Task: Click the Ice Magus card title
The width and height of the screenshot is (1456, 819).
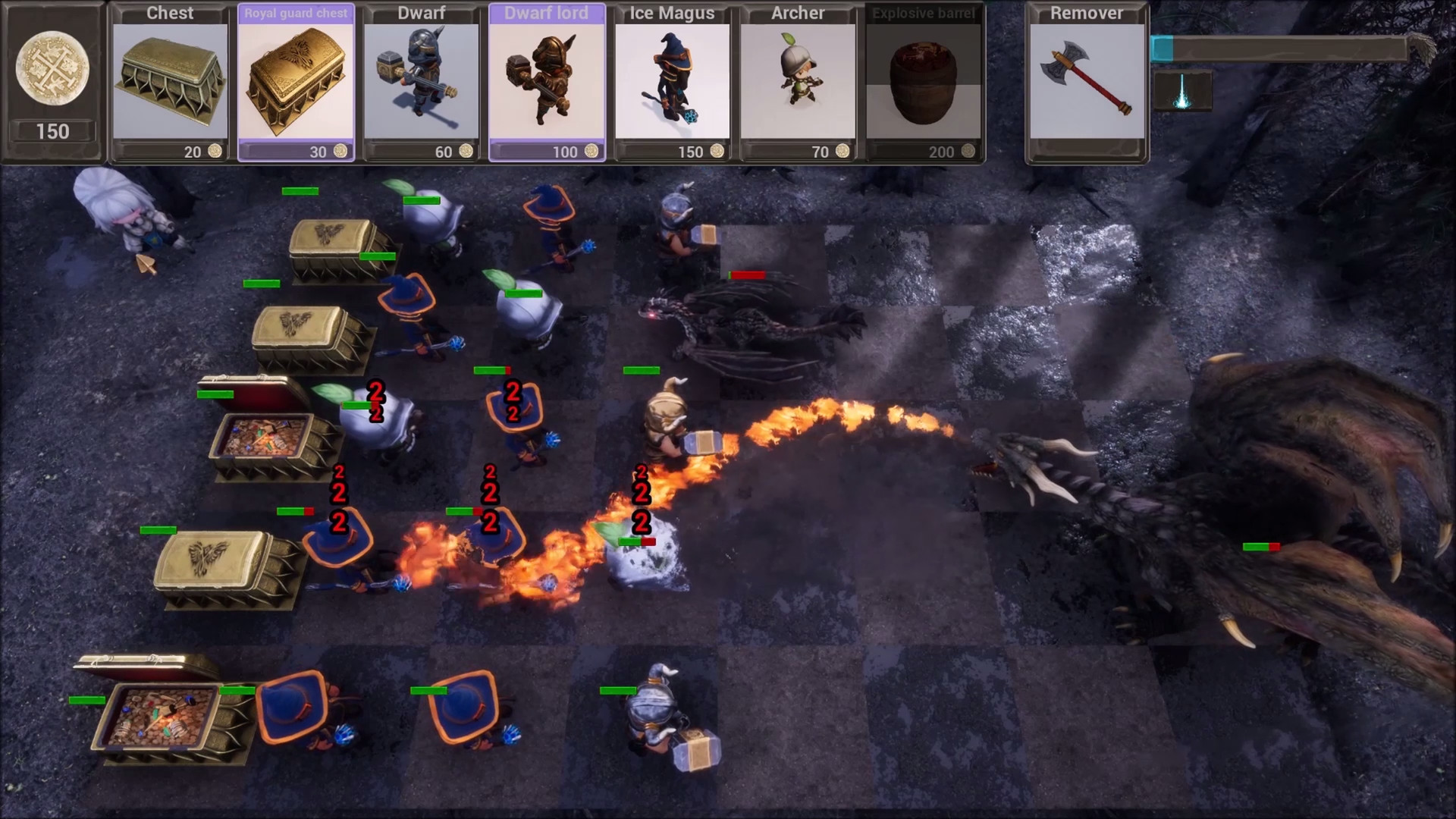Action: point(672,13)
